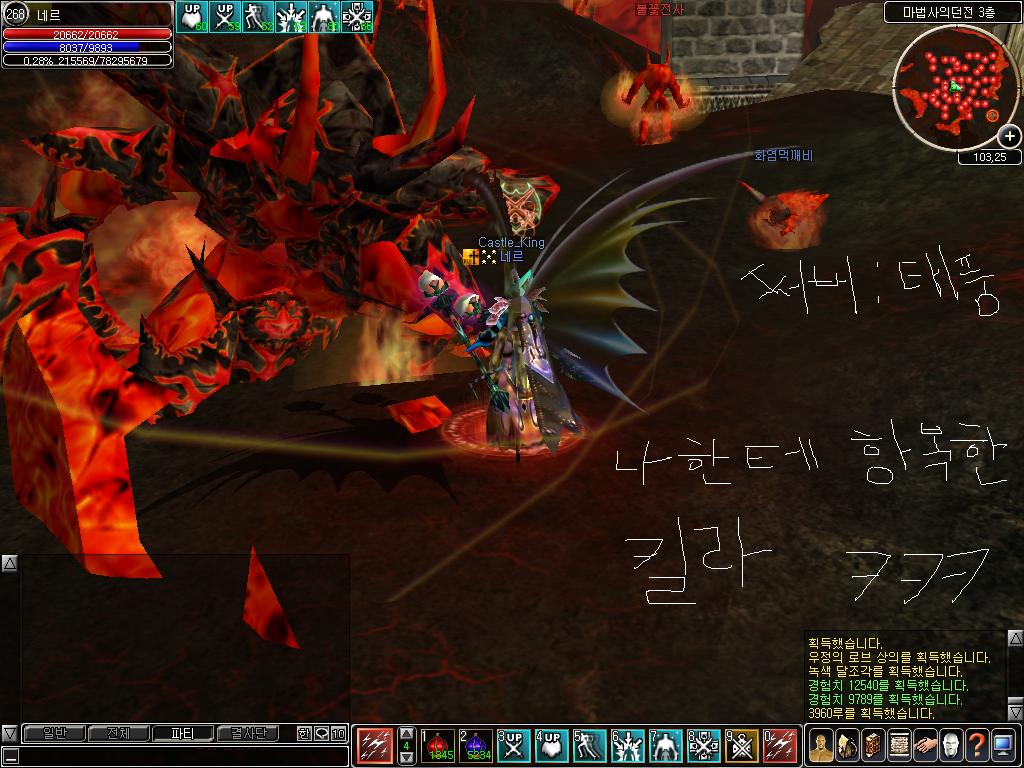Open the 결사단 chat tab
Image resolution: width=1024 pixels, height=768 pixels.
click(x=248, y=733)
